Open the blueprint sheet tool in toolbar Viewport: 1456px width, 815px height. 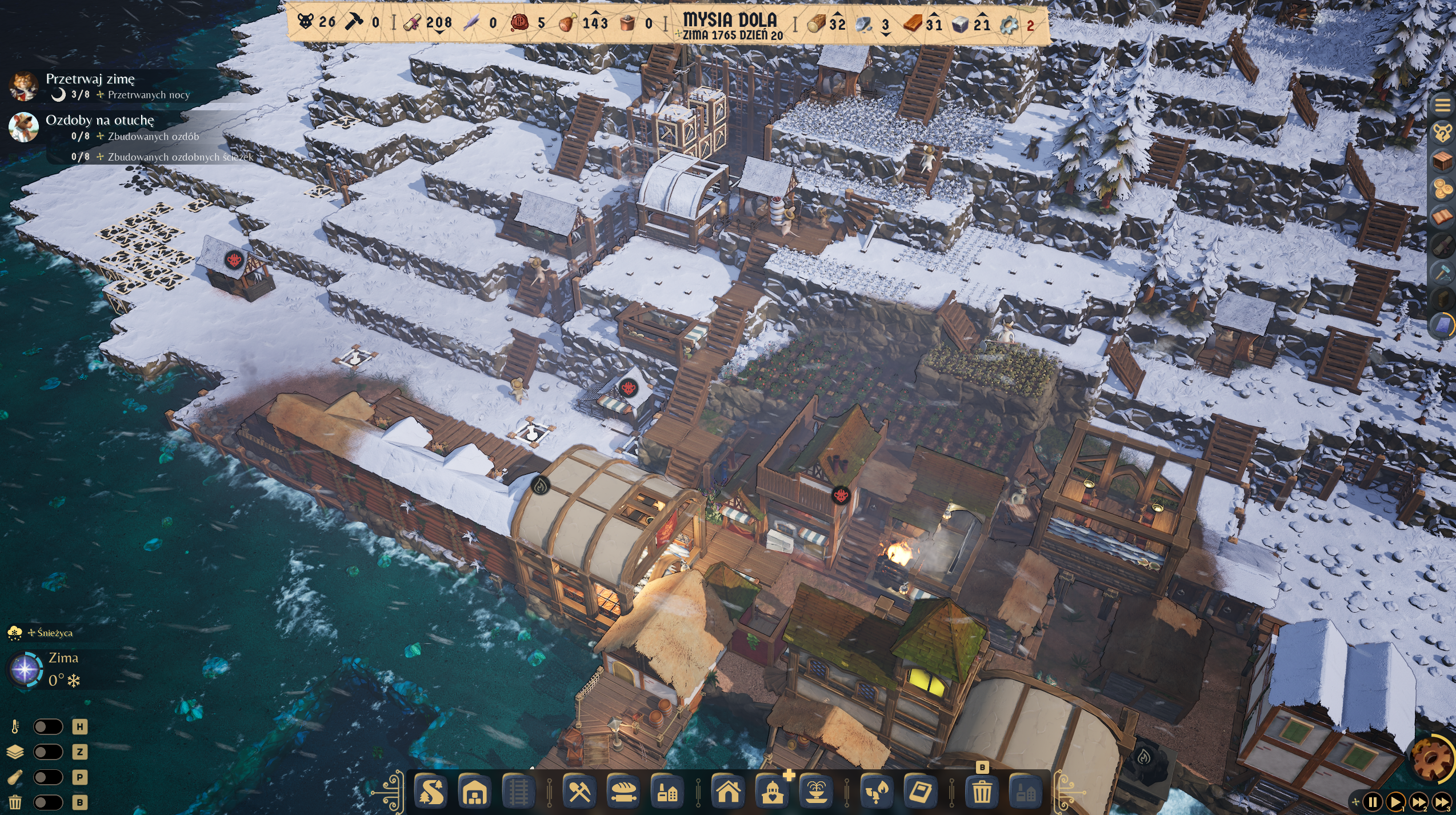coord(921,792)
